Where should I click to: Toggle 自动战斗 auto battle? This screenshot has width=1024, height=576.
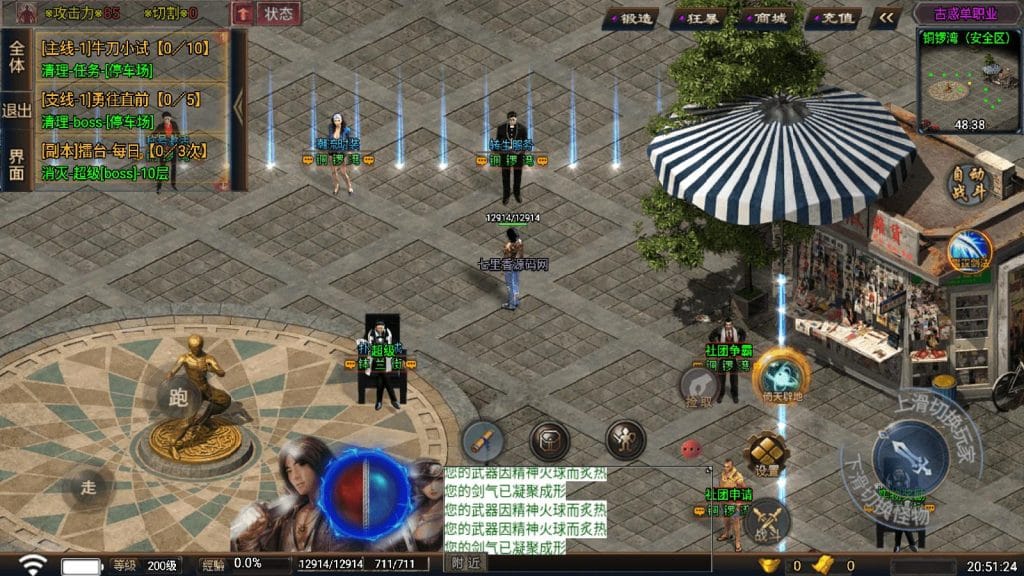pos(968,184)
